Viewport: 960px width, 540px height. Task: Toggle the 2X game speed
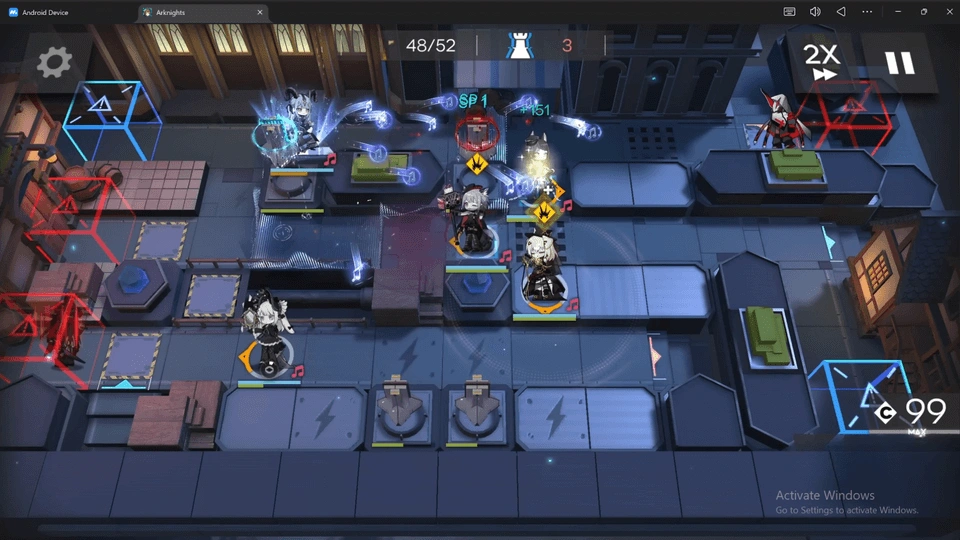pos(824,62)
